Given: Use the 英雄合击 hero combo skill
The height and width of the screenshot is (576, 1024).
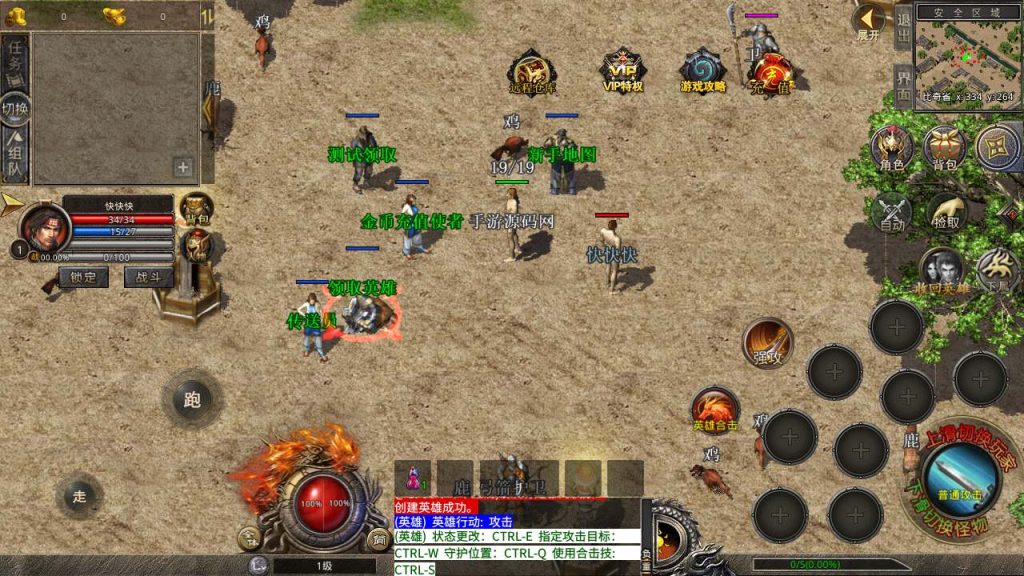Looking at the screenshot, I should point(716,411).
